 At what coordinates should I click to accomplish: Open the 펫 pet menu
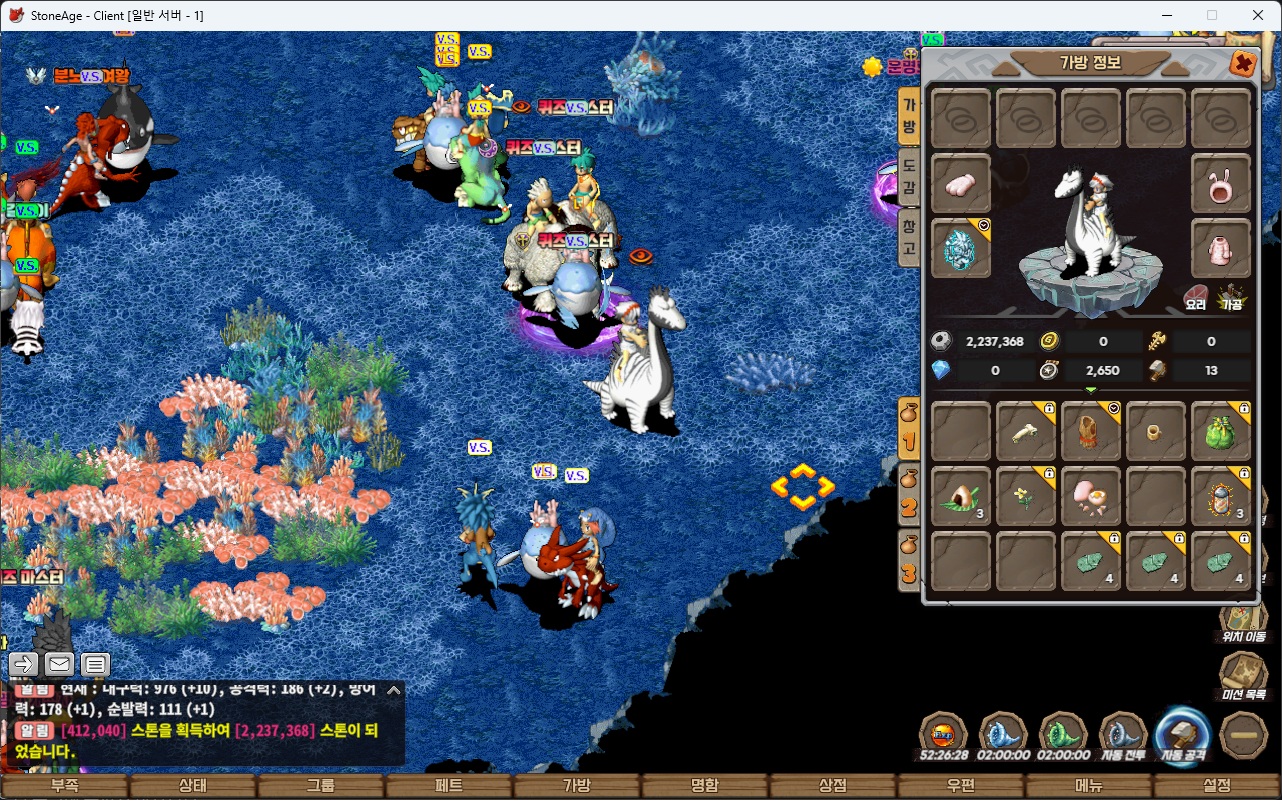click(x=449, y=786)
